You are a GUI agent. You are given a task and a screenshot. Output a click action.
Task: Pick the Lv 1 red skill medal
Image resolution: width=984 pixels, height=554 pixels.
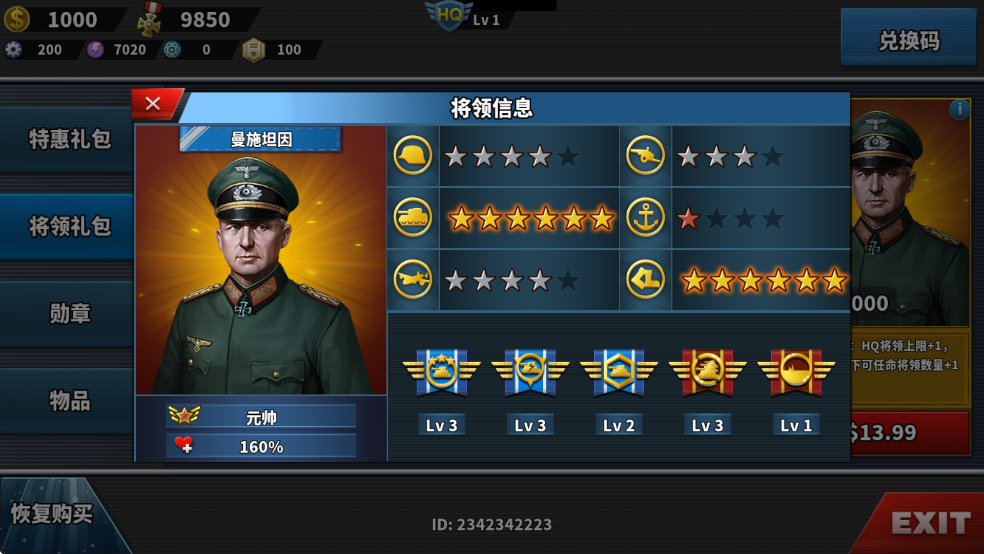[x=796, y=372]
